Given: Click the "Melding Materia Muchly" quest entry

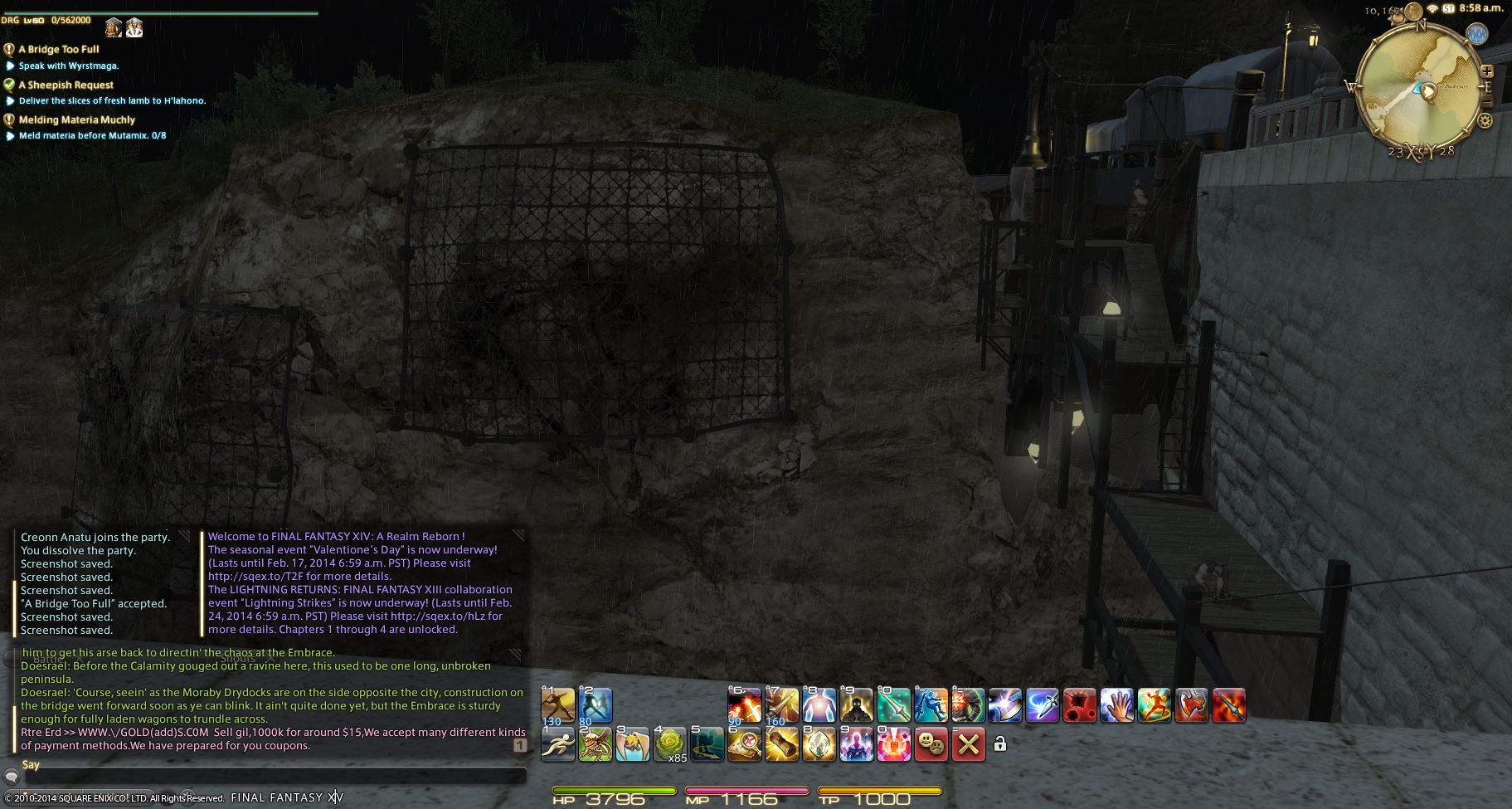Looking at the screenshot, I should (76, 119).
